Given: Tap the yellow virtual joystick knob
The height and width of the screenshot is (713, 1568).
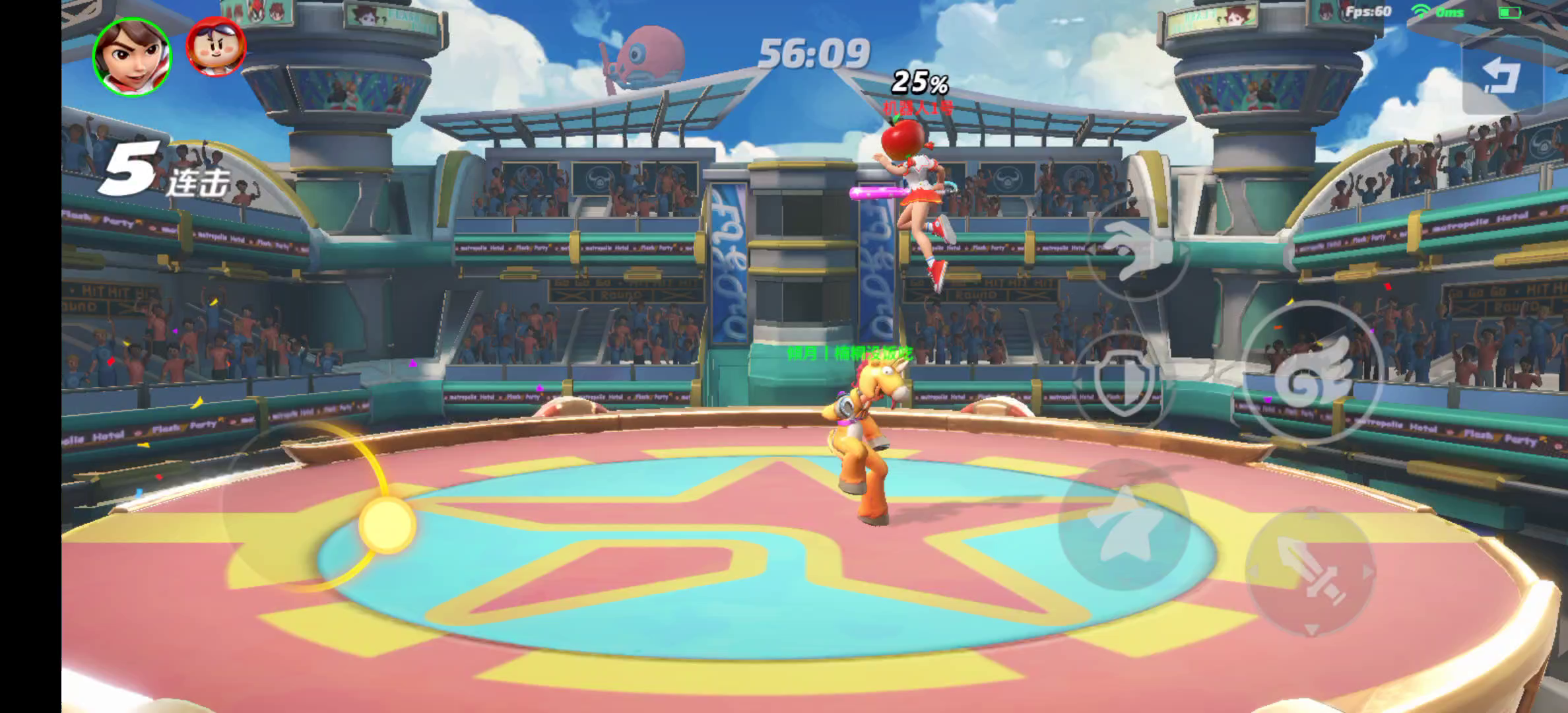Looking at the screenshot, I should pyautogui.click(x=387, y=525).
